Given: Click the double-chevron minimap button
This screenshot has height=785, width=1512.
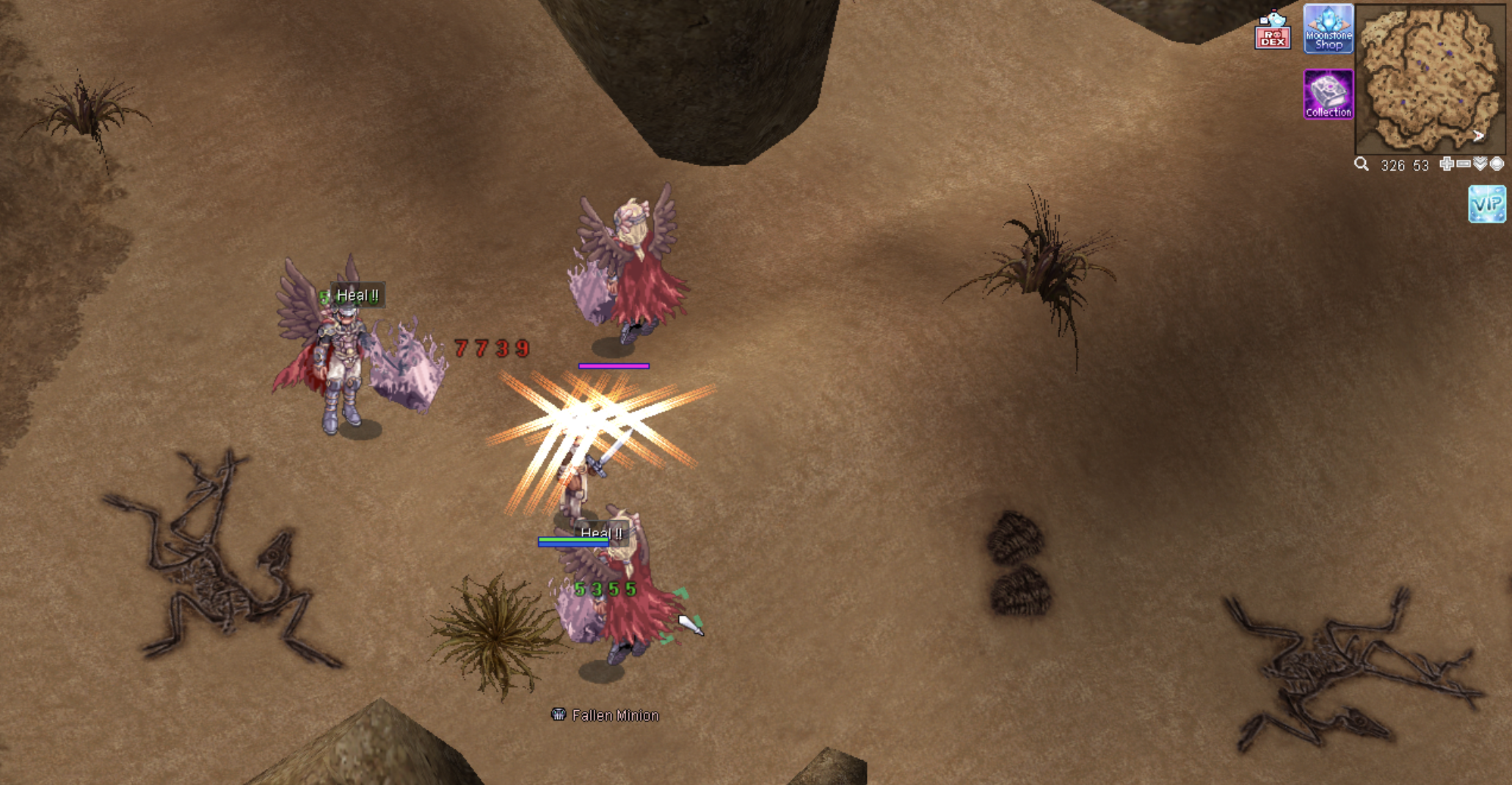Looking at the screenshot, I should pyautogui.click(x=1480, y=164).
